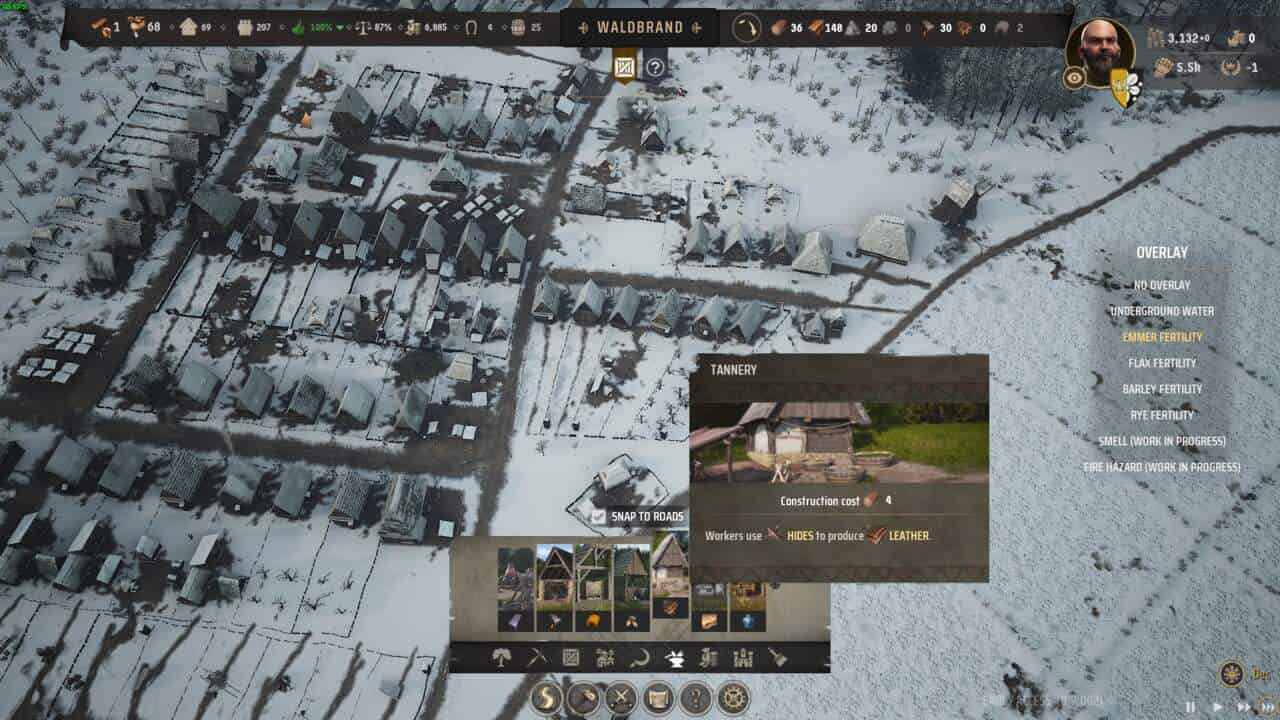Select the tree gathering construction category

503,657
